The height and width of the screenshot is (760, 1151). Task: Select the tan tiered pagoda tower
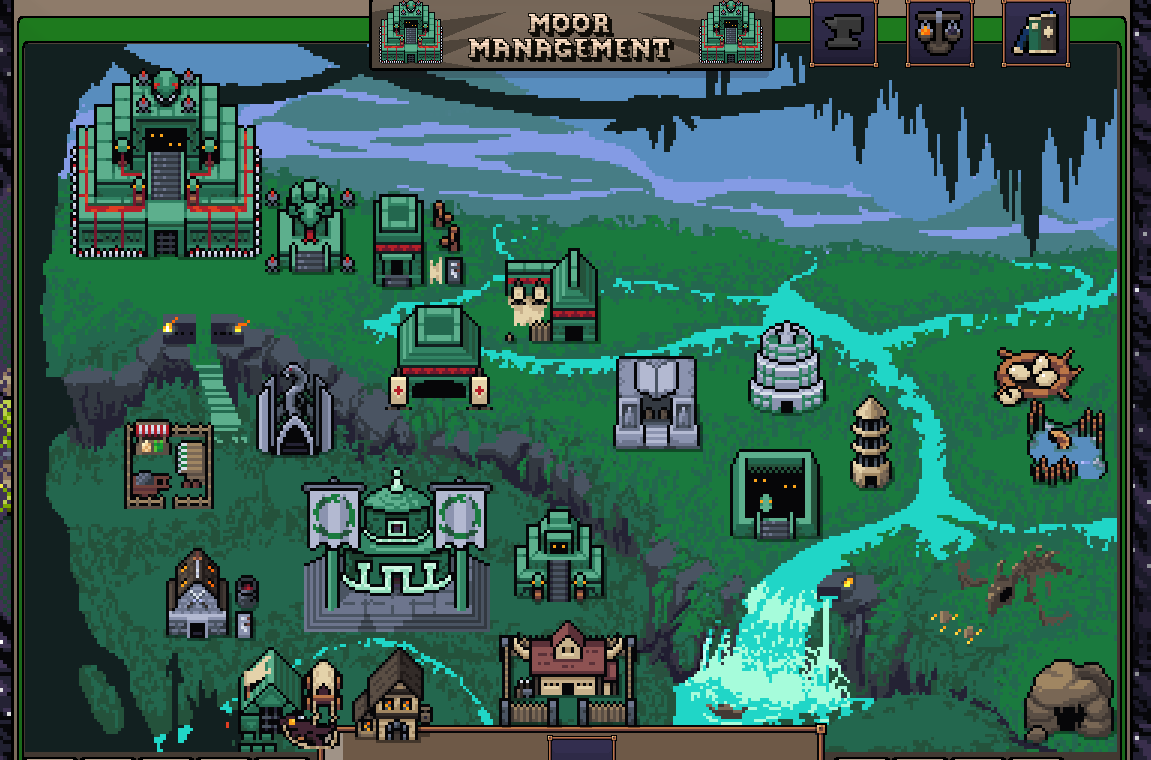[x=871, y=443]
